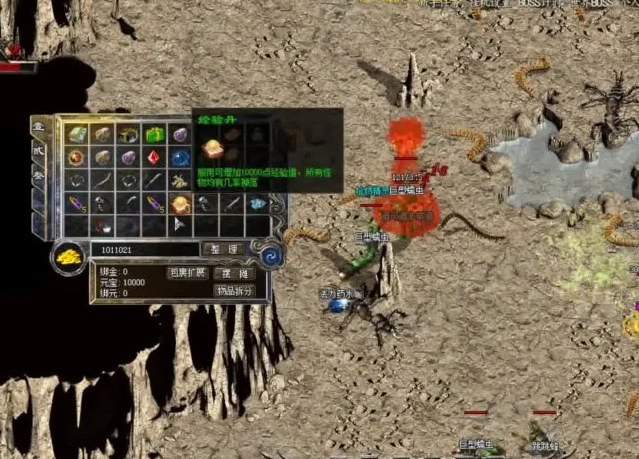Switch to bag tab 贰
639x459 pixels.
39,150
